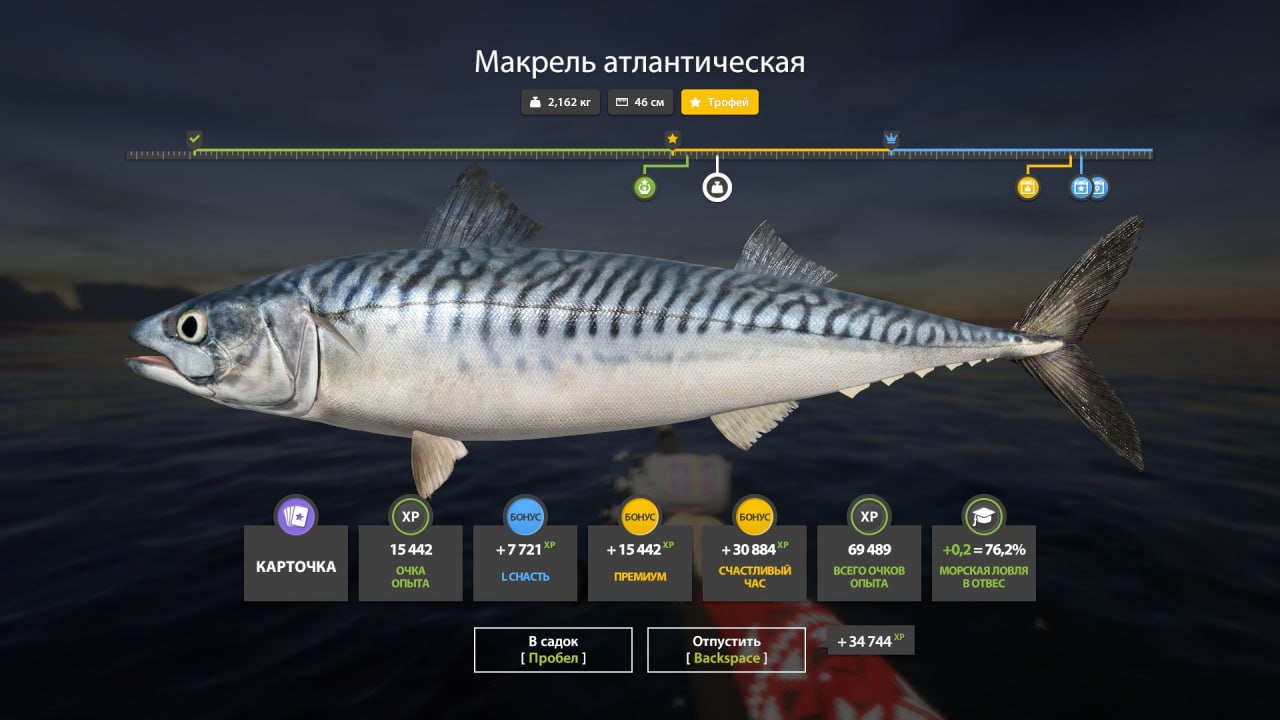Open the blue БОНУС icon for L СНАСТЬ

[x=525, y=517]
